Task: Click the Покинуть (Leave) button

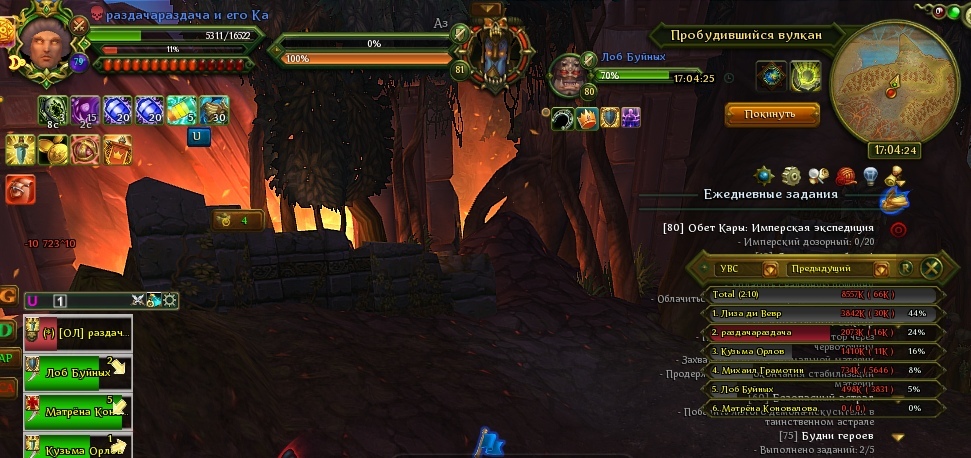Action: click(x=772, y=114)
